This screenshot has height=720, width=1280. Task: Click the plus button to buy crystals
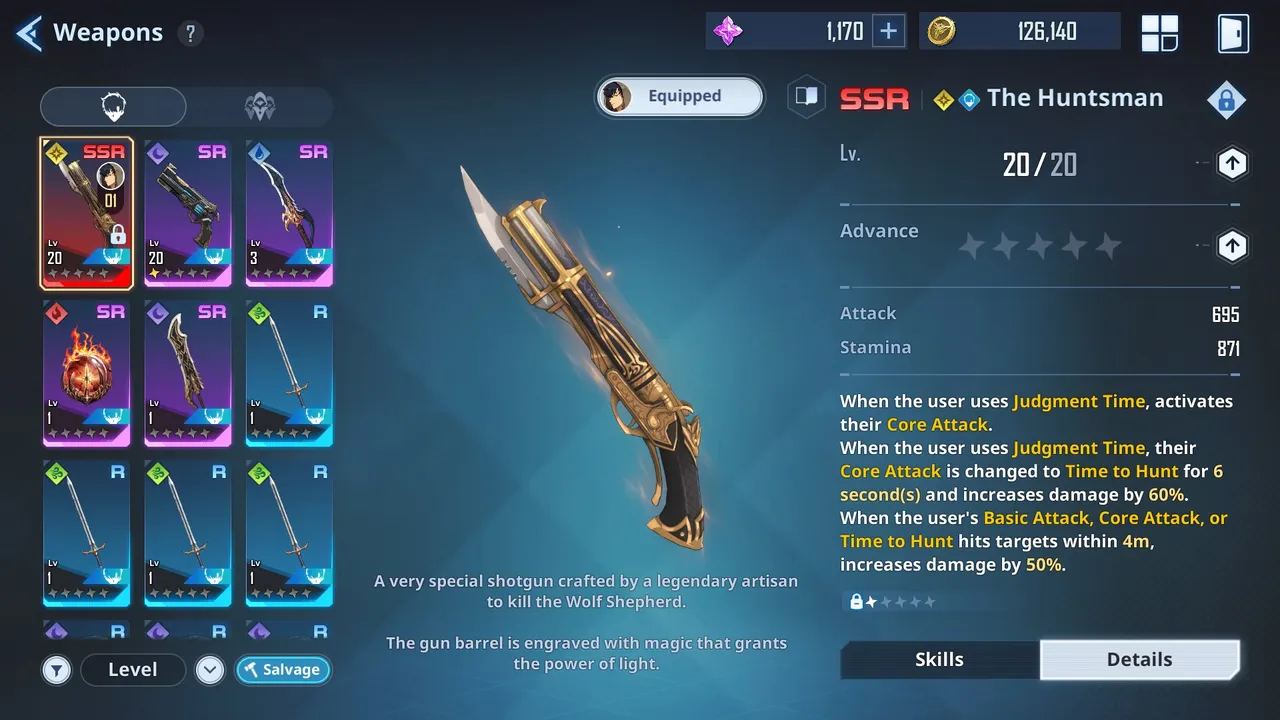click(888, 31)
